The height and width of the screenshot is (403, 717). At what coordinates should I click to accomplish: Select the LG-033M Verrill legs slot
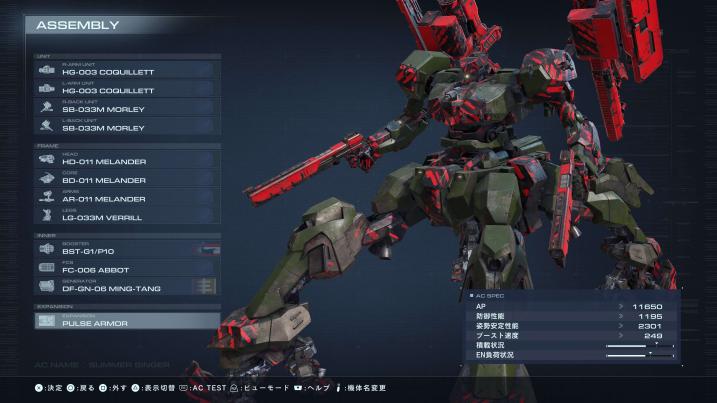tap(125, 215)
